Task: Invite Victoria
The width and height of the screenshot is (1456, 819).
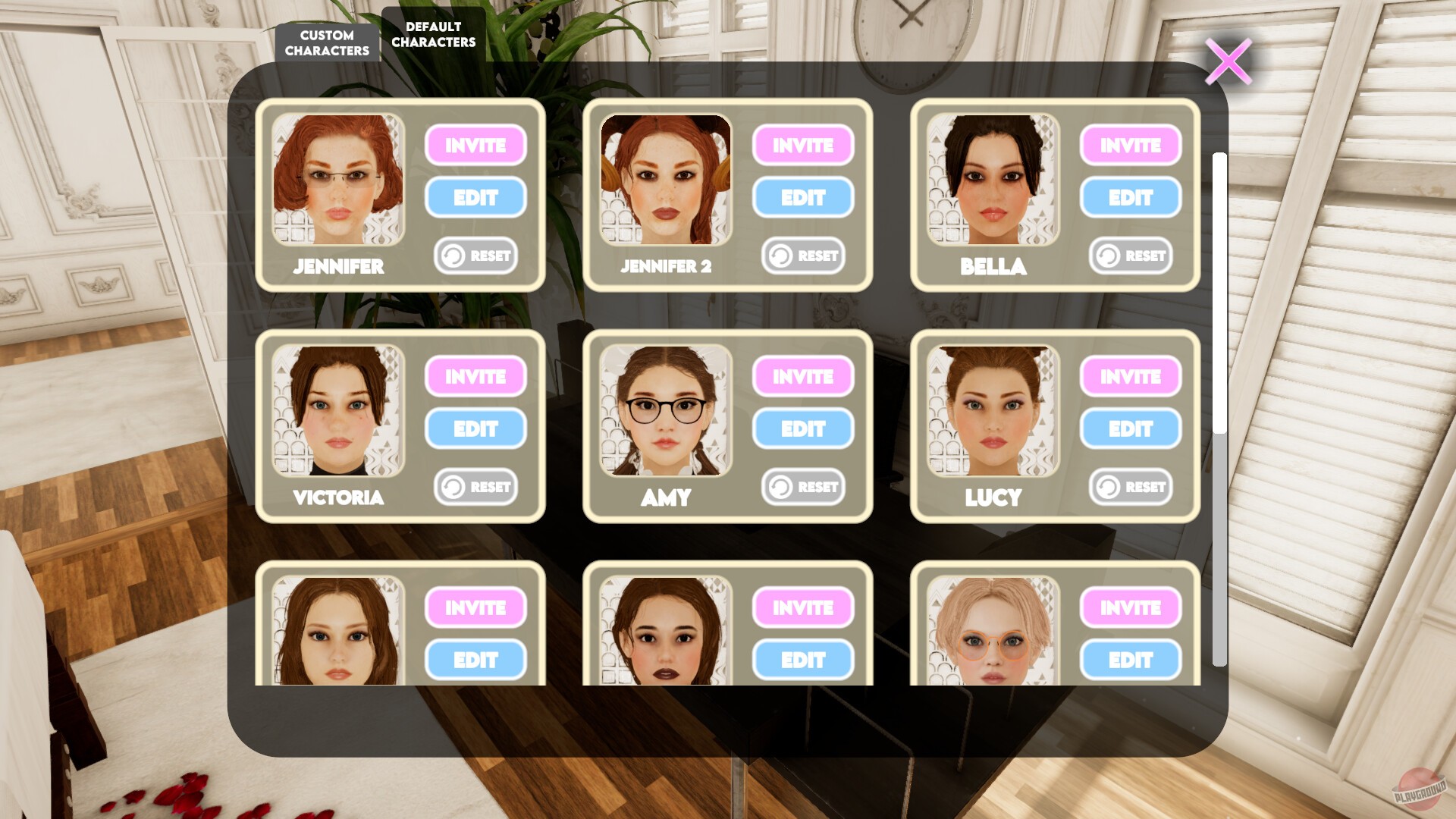Action: [475, 376]
